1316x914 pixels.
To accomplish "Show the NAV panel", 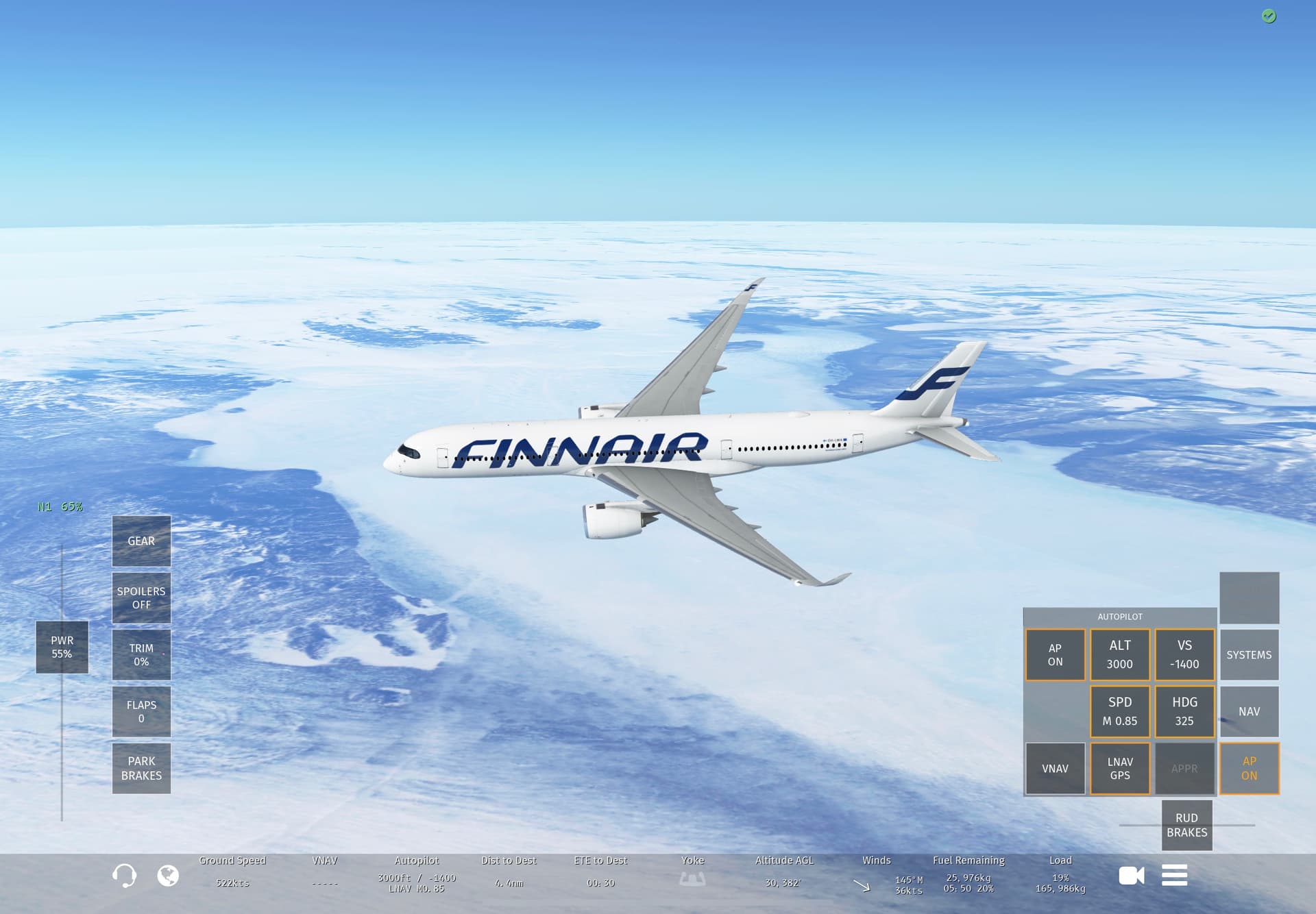I will (1249, 712).
